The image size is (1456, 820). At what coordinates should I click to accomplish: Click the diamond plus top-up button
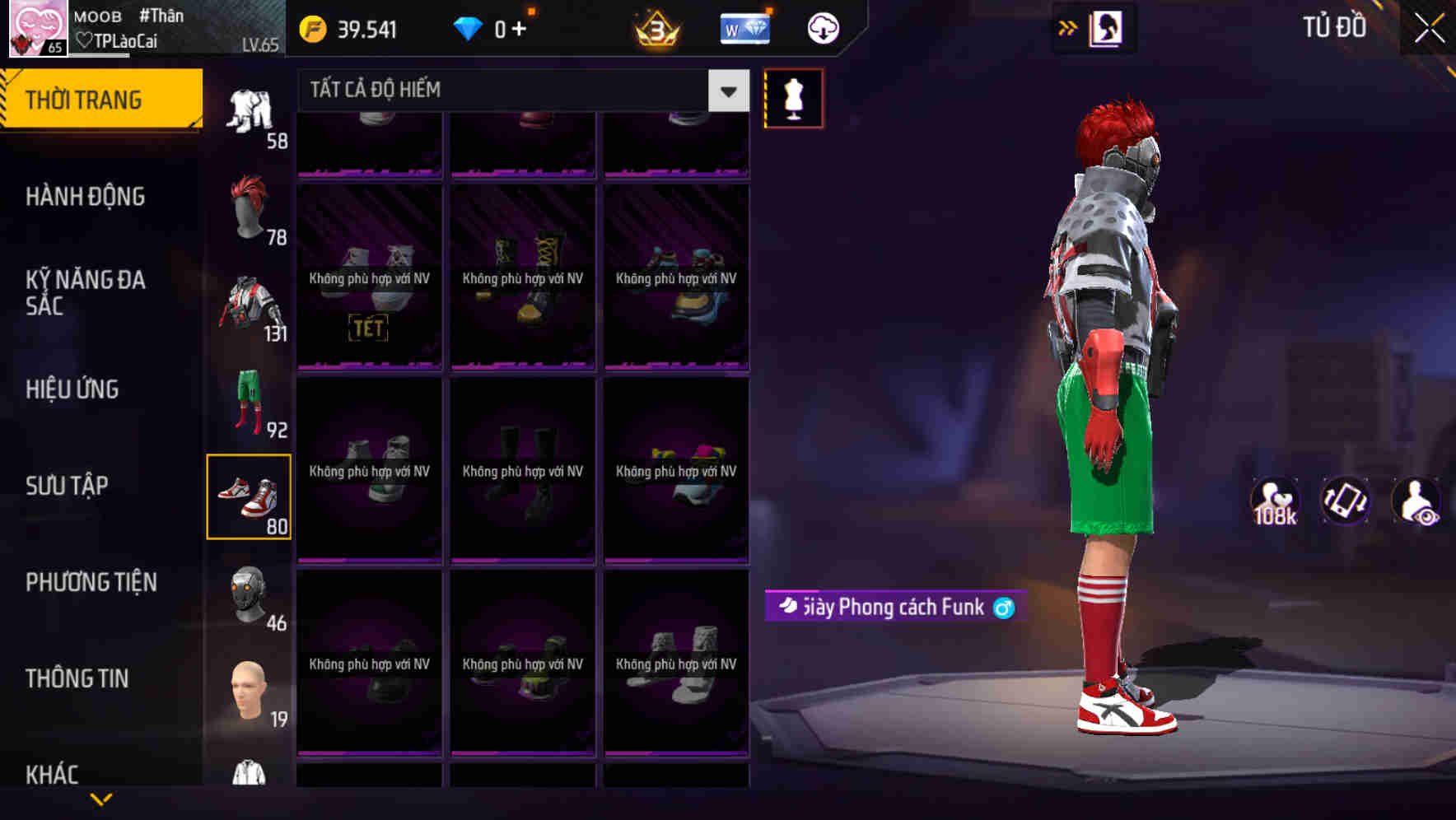click(x=520, y=27)
